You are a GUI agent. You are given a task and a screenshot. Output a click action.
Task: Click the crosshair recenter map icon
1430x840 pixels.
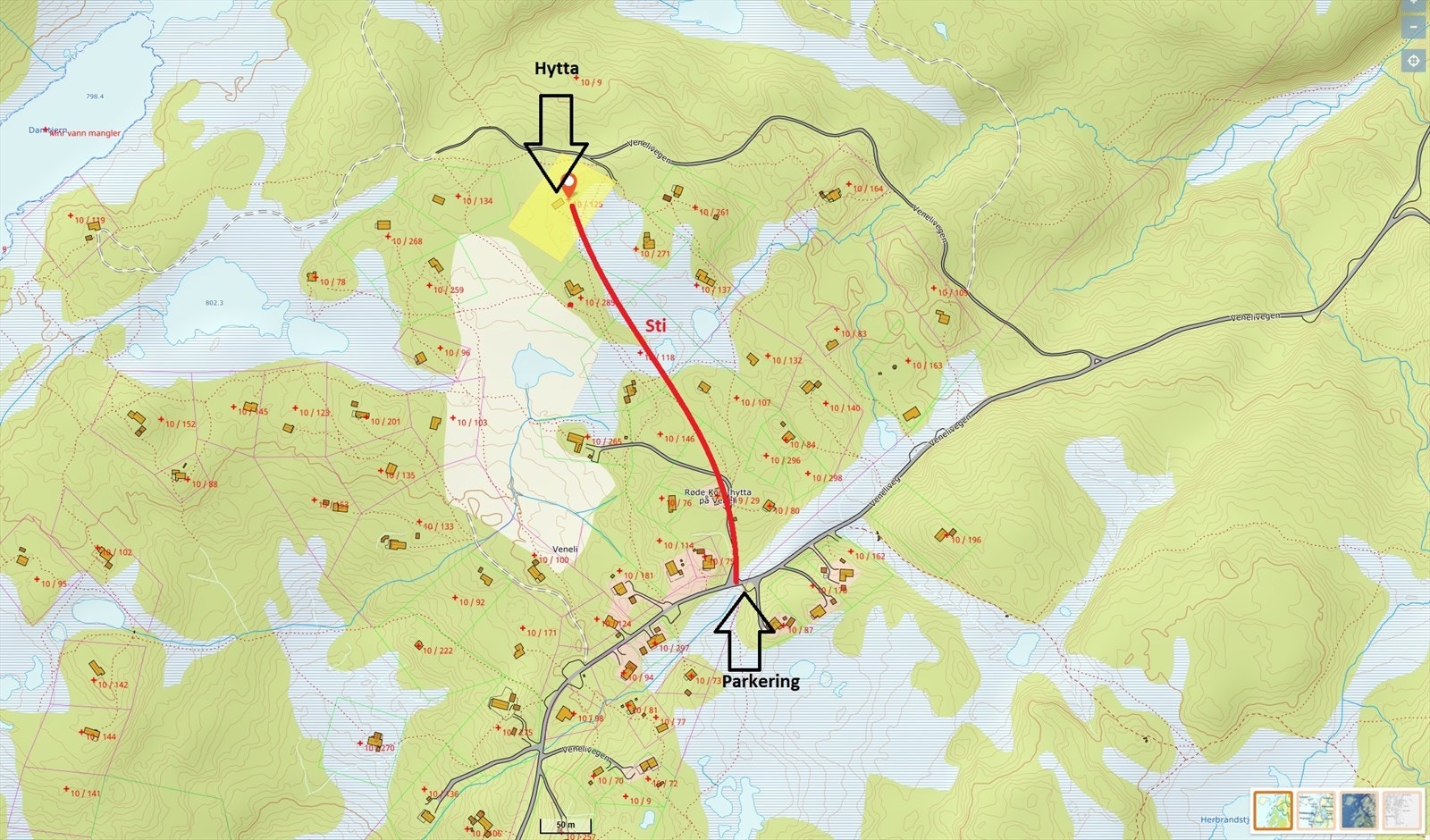1413,60
